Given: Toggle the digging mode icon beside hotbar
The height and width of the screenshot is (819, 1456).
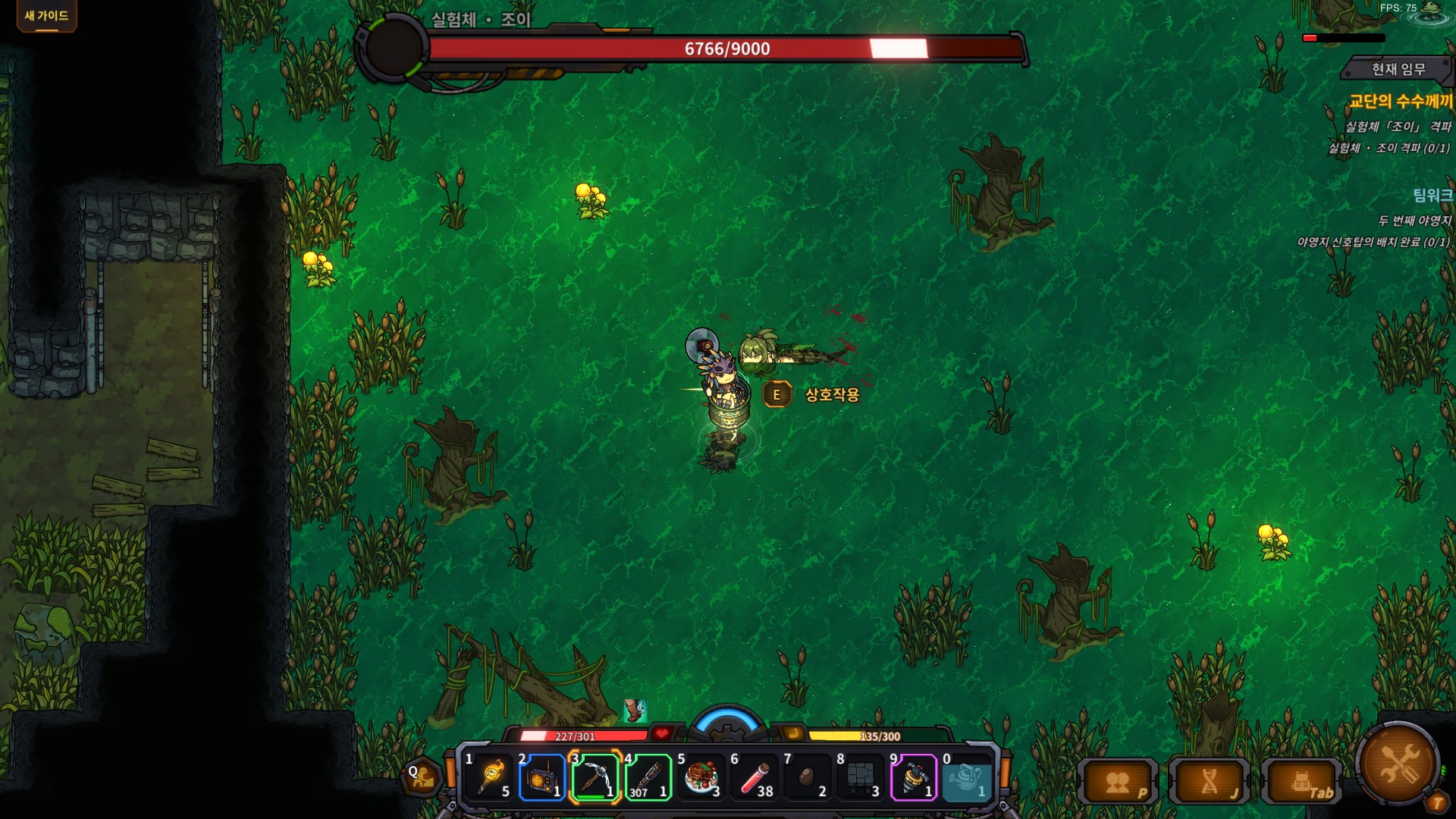Looking at the screenshot, I should click(422, 777).
